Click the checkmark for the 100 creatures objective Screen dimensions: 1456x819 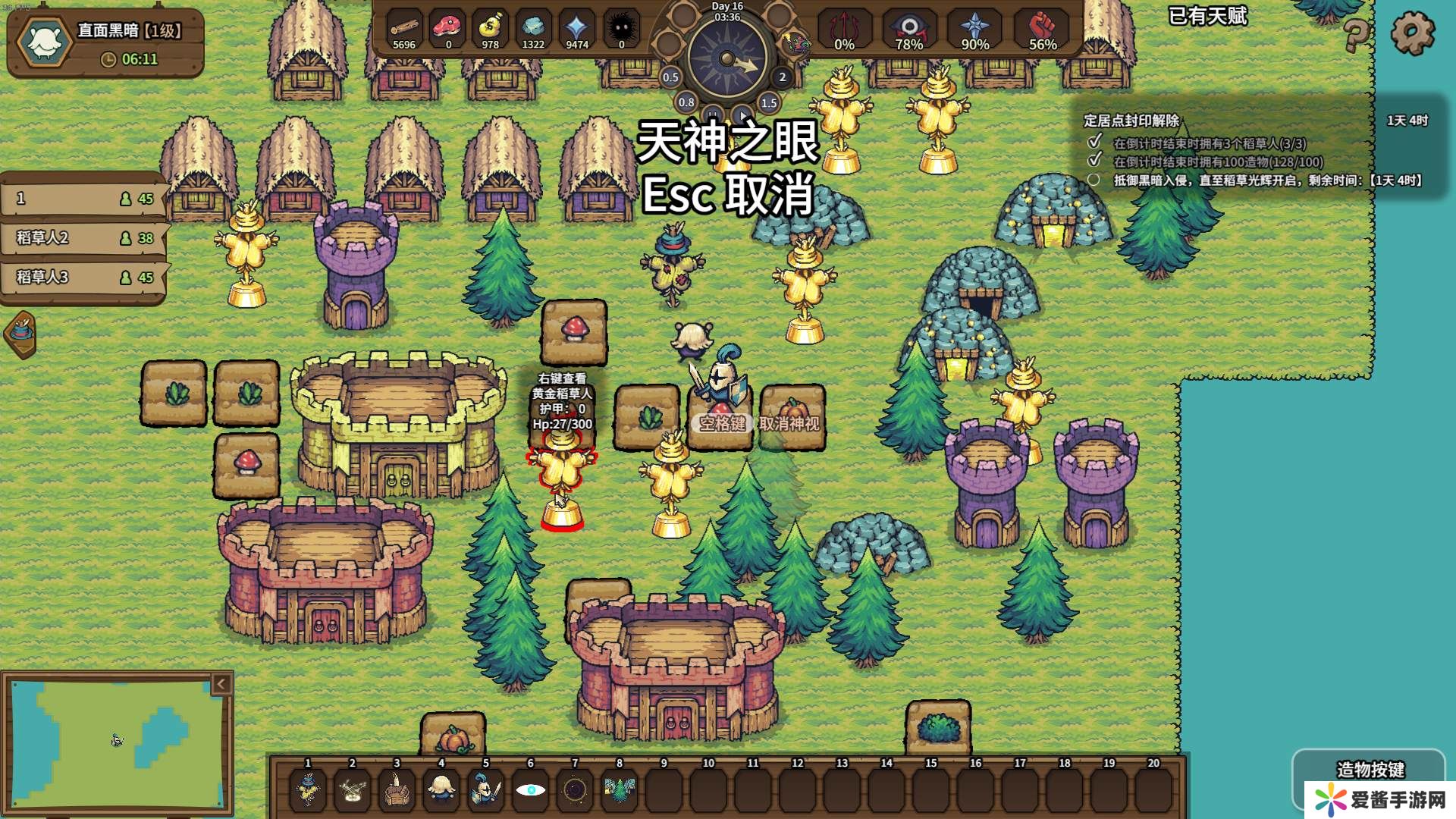pos(1094,160)
